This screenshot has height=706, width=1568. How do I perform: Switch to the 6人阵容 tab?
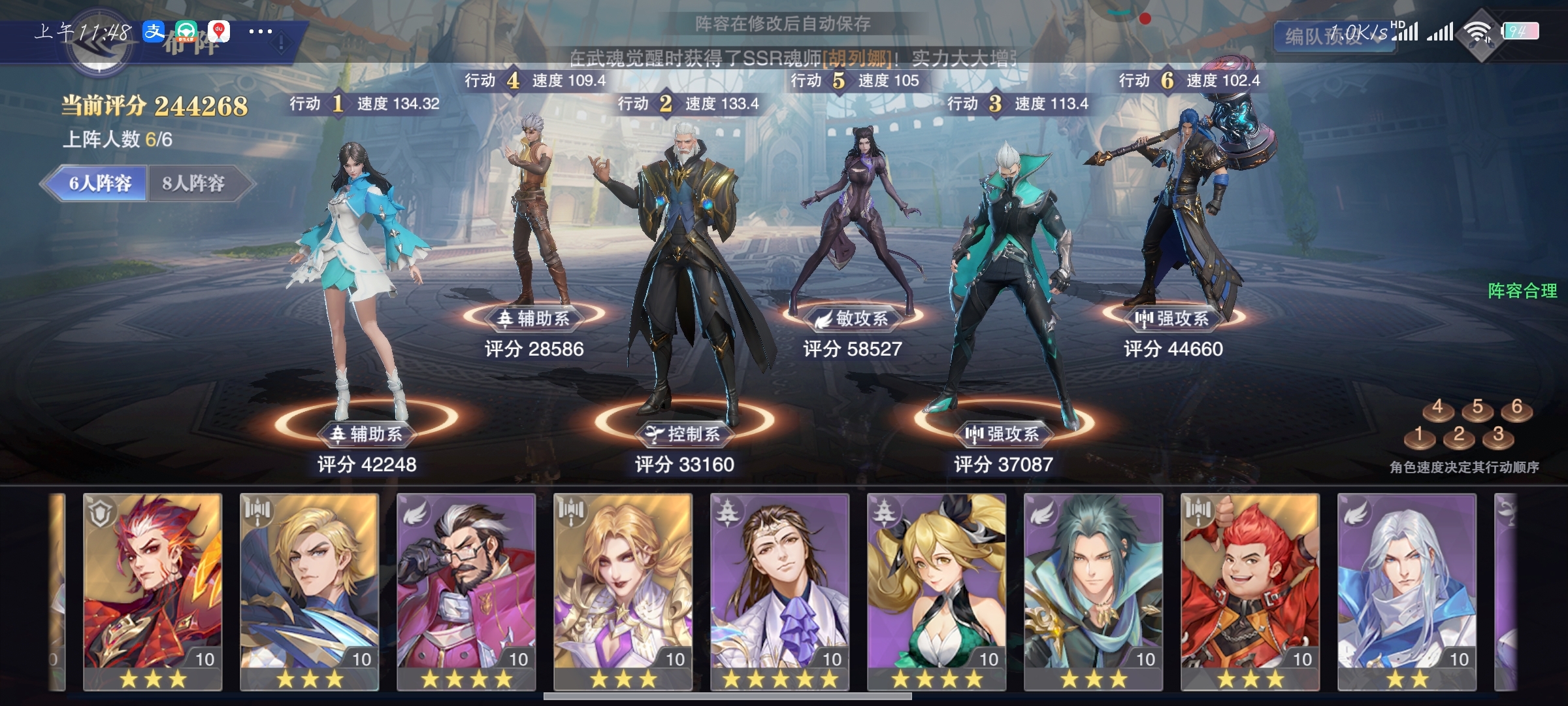(x=99, y=183)
